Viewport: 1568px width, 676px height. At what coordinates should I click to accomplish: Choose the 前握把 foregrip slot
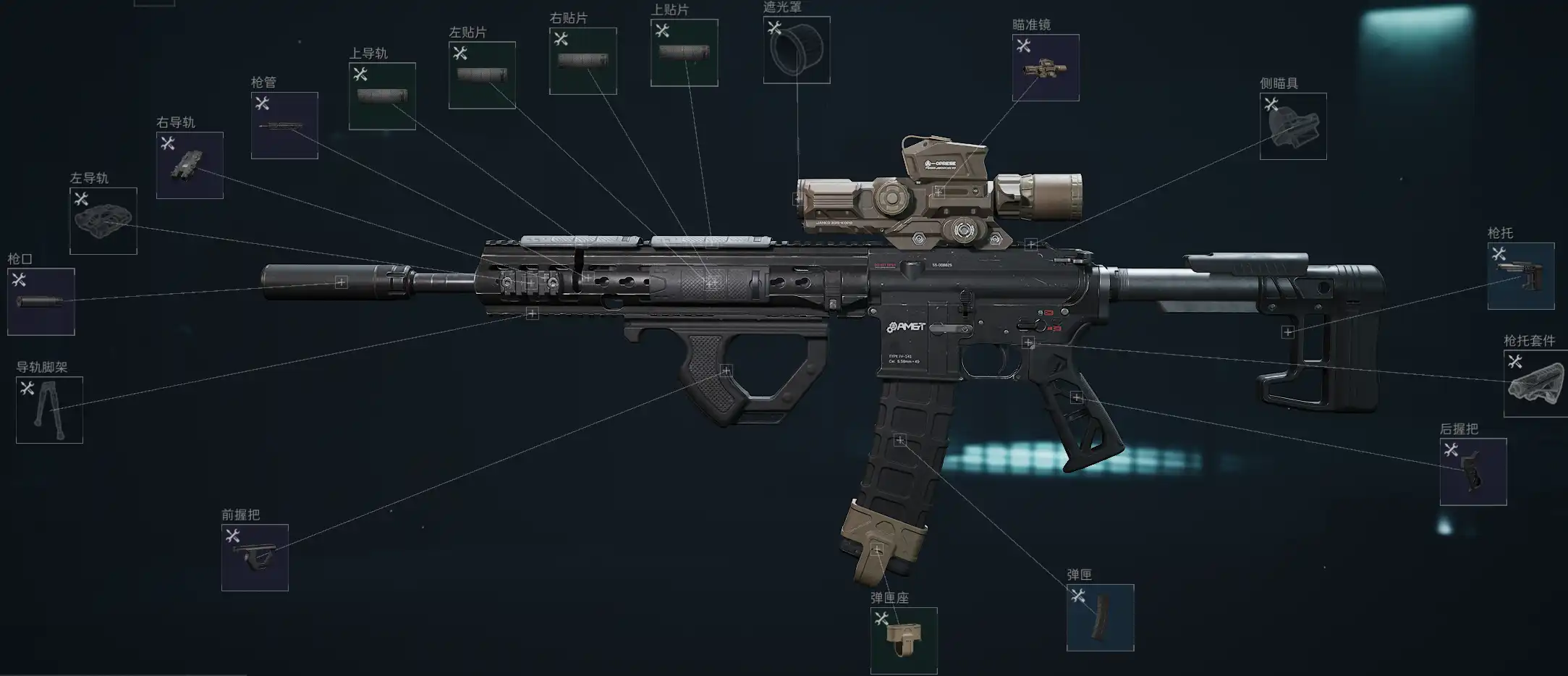point(255,557)
